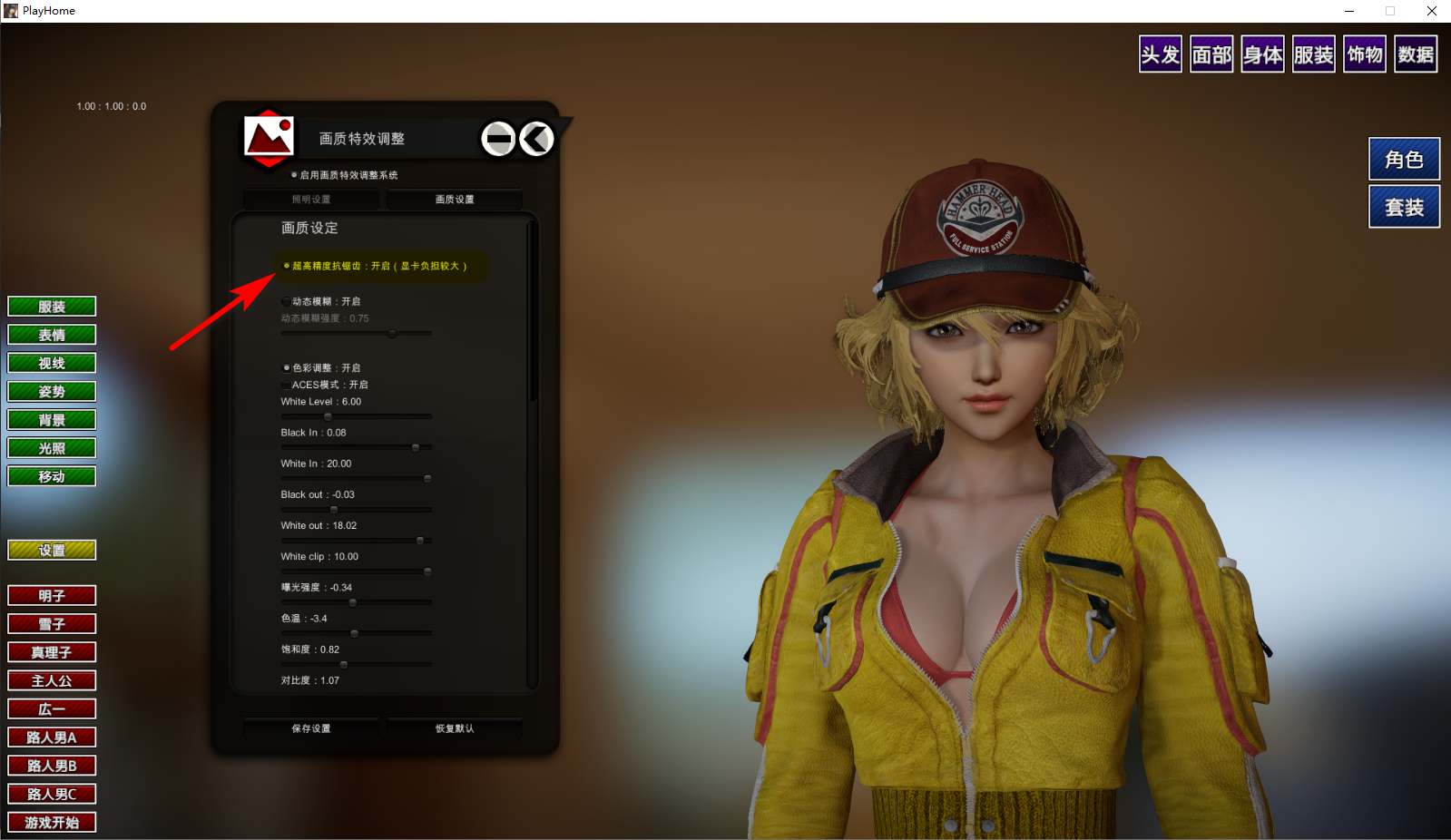Switch to the 面部 face tab
This screenshot has height=840, width=1451.
pos(1211,54)
